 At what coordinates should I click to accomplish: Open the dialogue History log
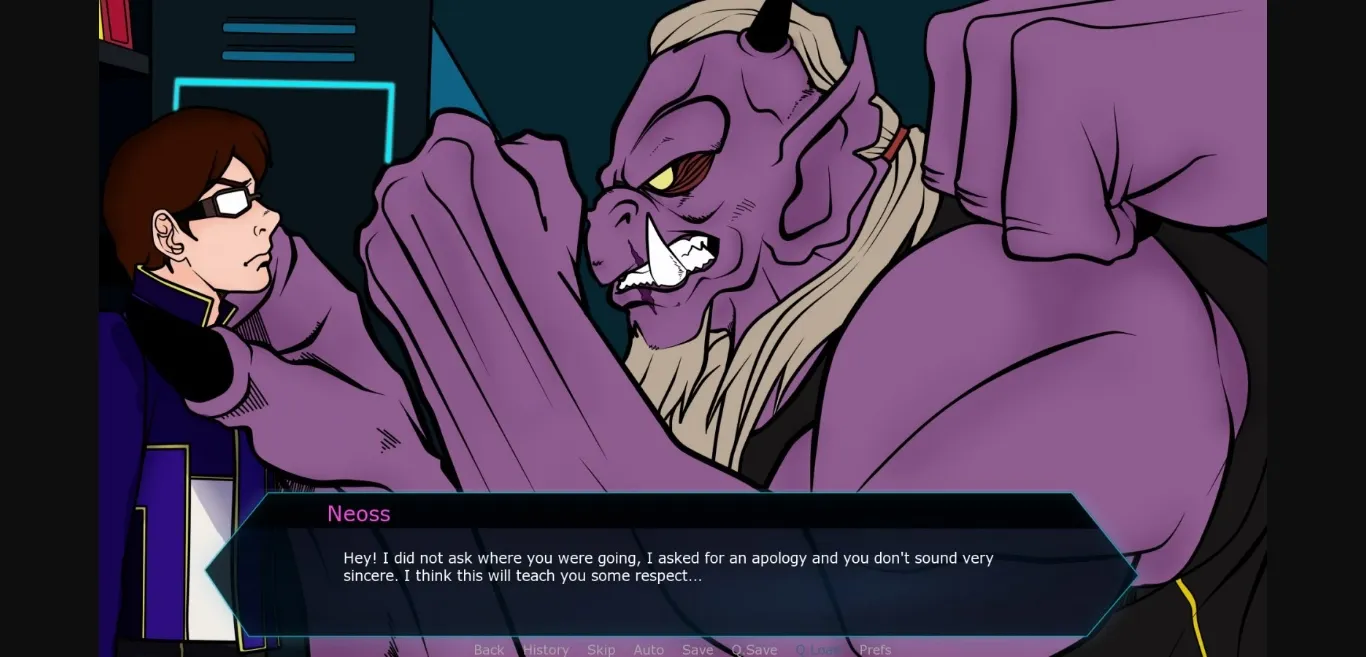(x=545, y=650)
